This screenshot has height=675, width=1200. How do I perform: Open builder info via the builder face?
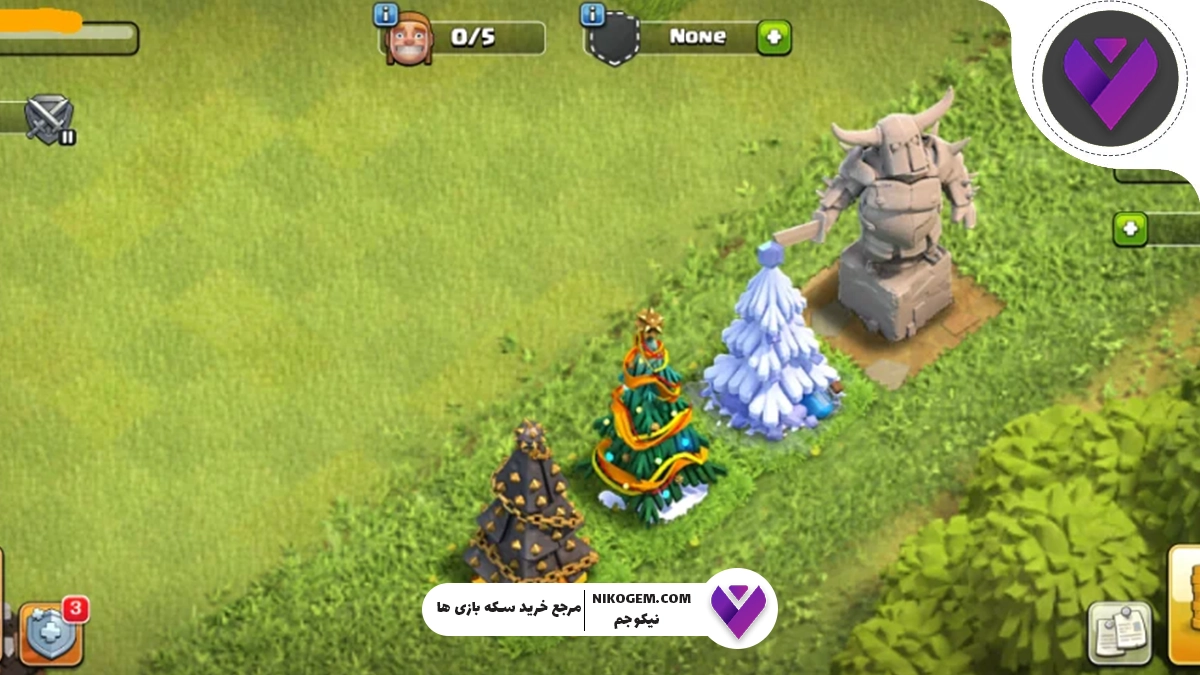[x=409, y=41]
